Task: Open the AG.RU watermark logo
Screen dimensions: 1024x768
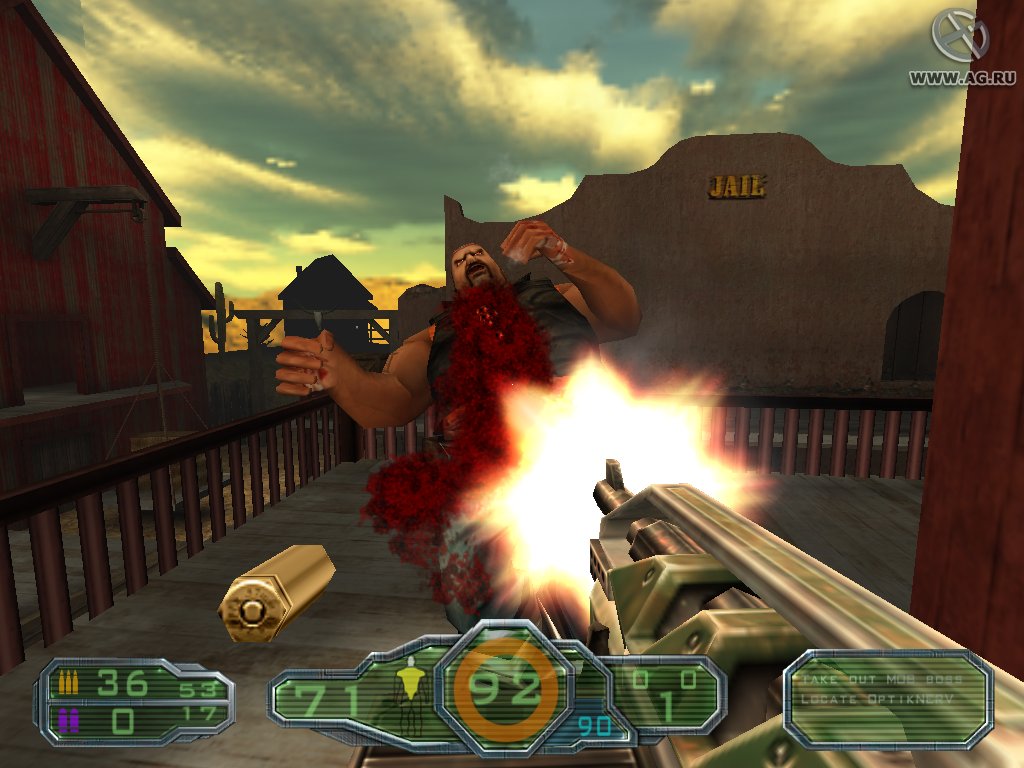Action: [x=959, y=36]
